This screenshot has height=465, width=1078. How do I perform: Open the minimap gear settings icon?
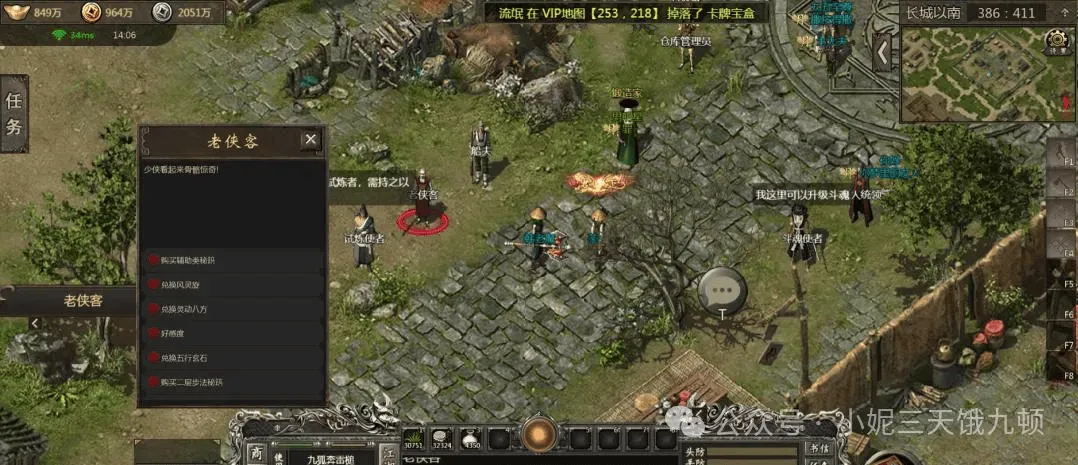[x=1056, y=42]
